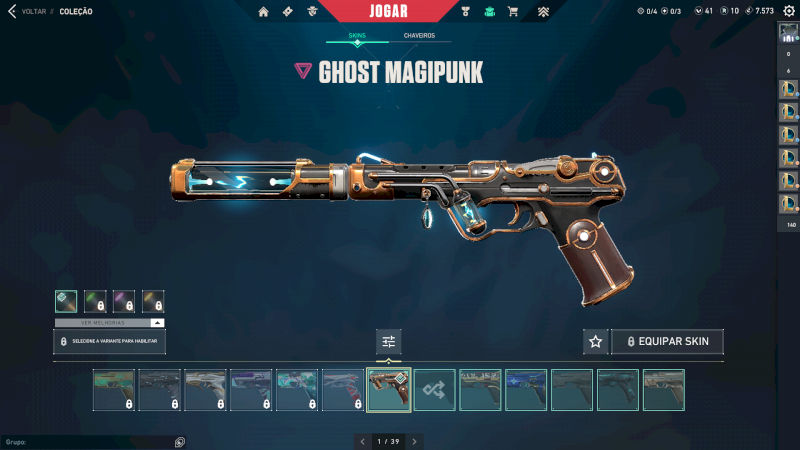800x450 pixels.
Task: Go to the next page arrow
Action: click(x=415, y=441)
